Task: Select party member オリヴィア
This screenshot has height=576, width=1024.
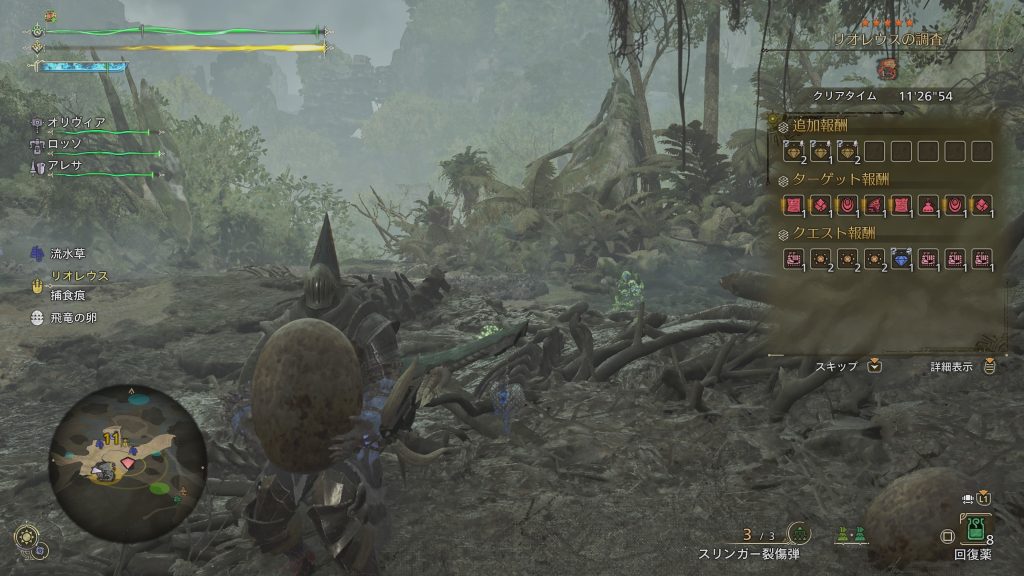Action: pos(76,122)
